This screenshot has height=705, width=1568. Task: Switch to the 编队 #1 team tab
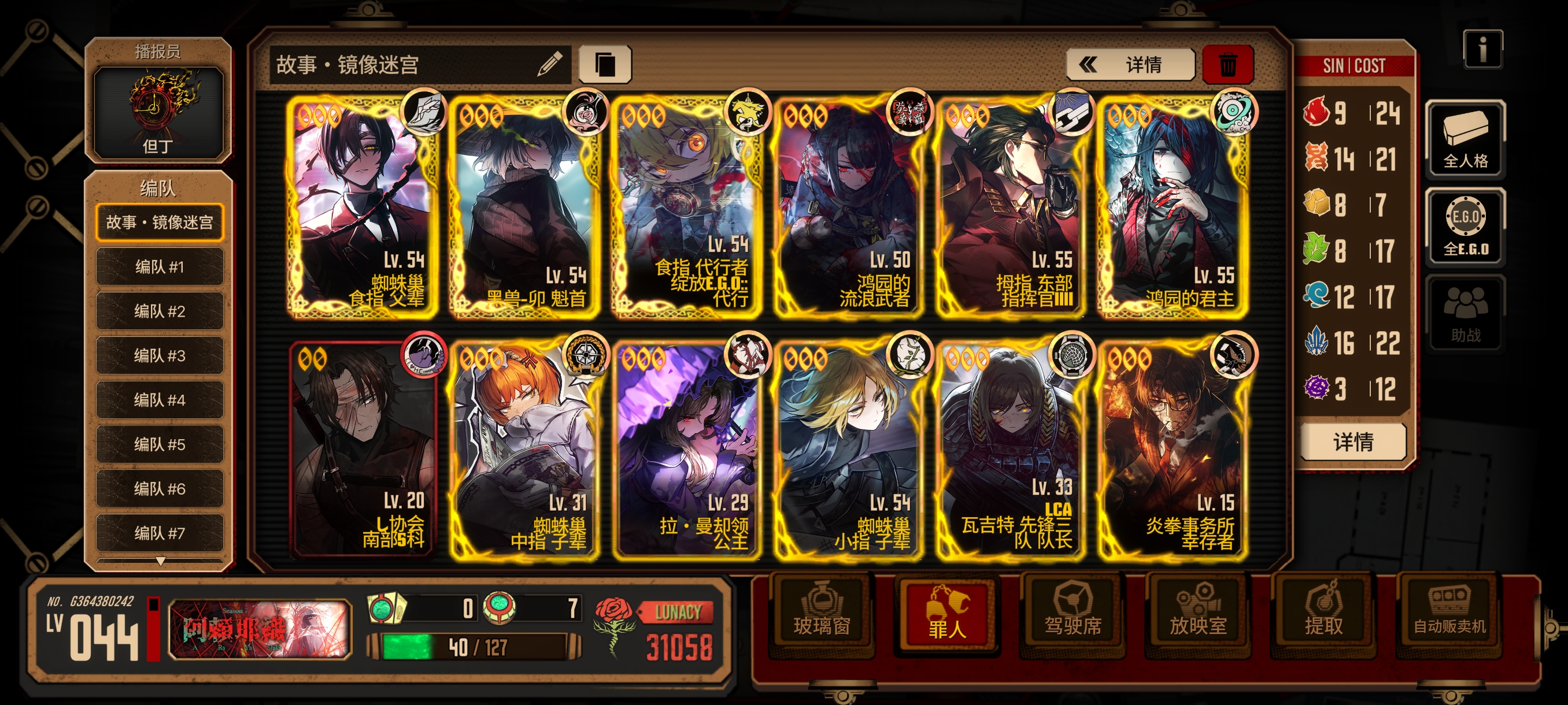[x=160, y=267]
